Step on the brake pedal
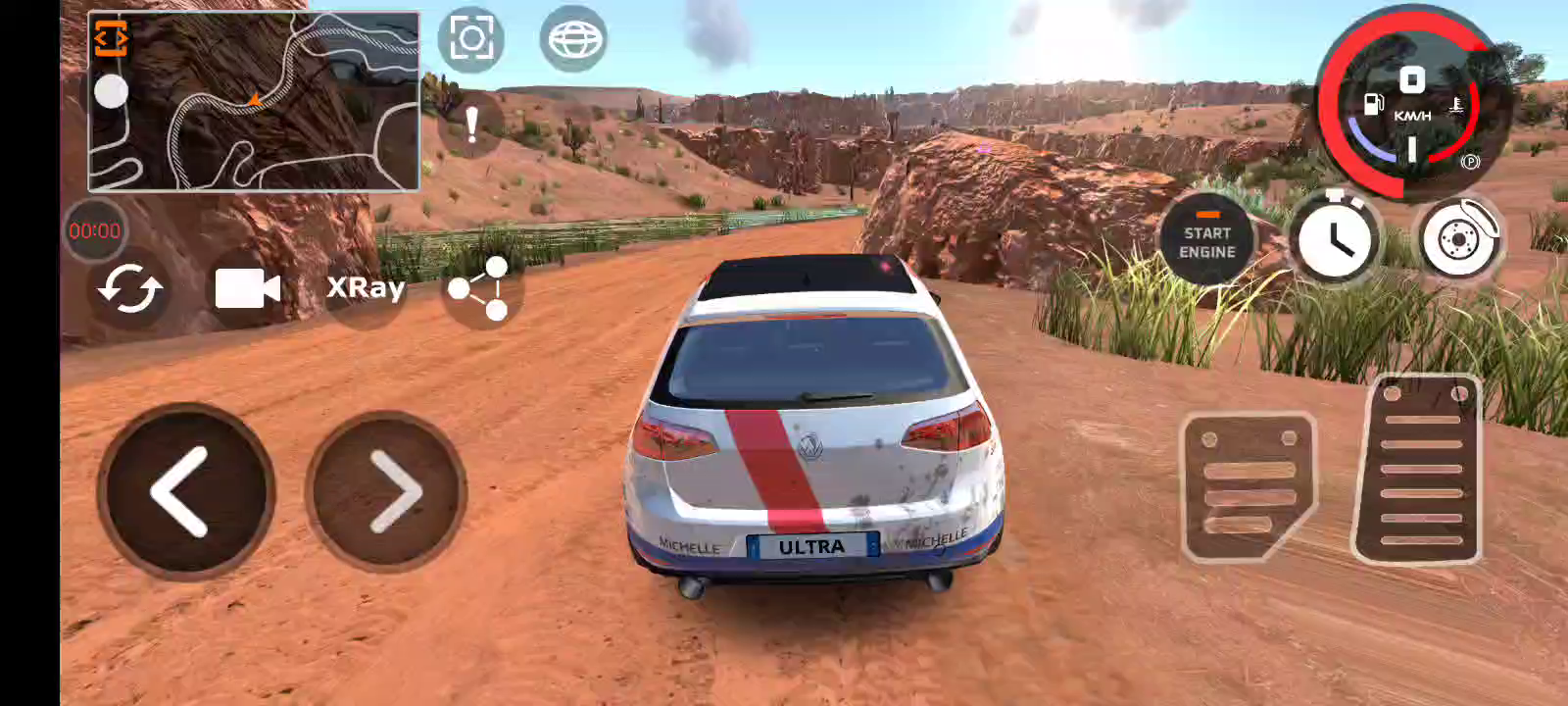Screen dimensions: 1568x706 tap(1248, 486)
